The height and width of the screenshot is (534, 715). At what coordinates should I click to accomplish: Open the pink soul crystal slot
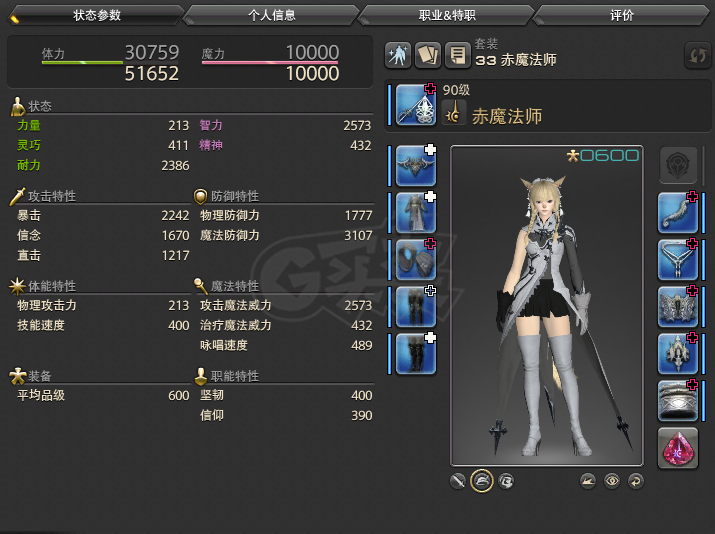(x=677, y=448)
